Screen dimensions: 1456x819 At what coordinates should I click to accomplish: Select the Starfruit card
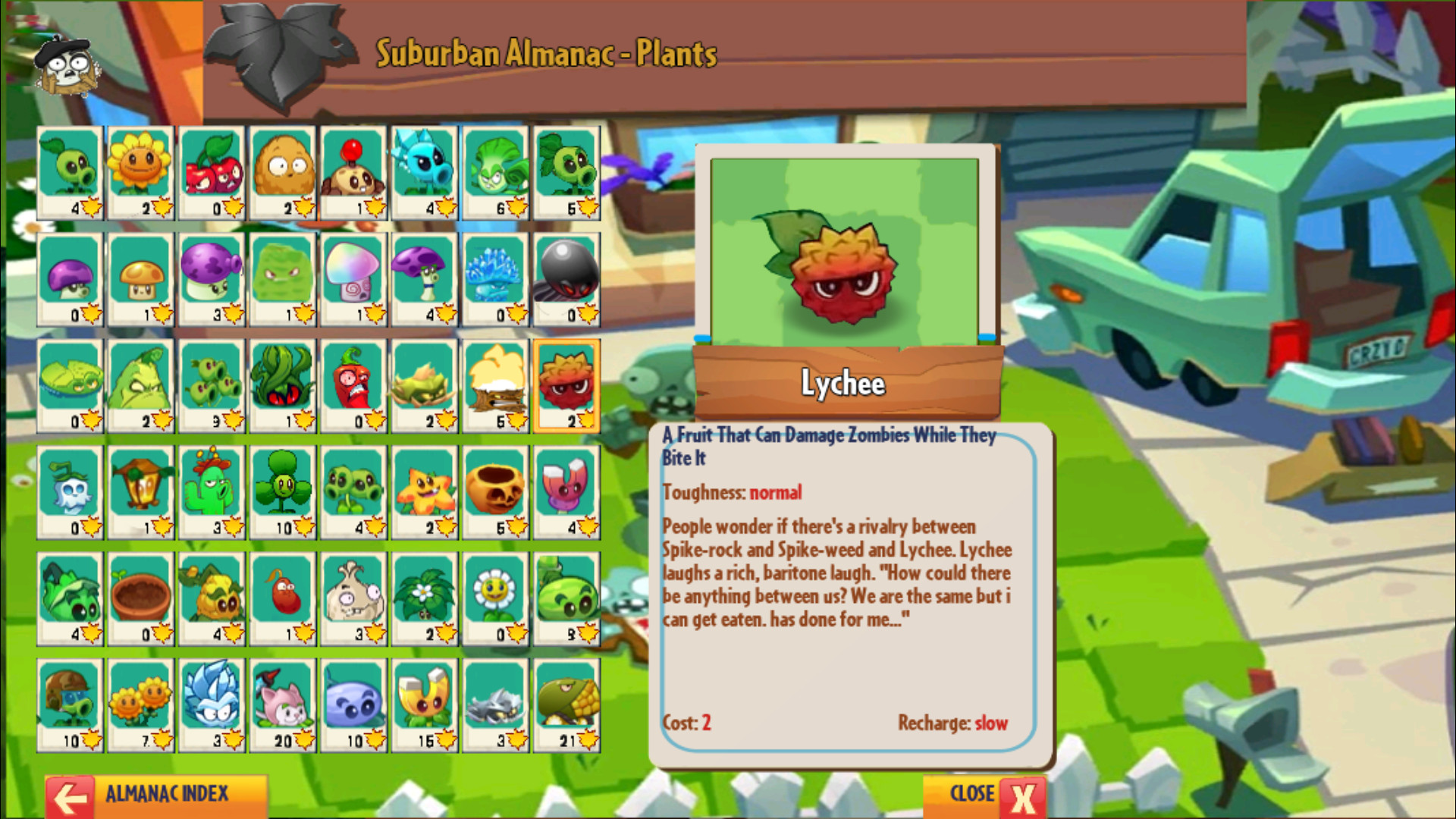[x=424, y=491]
